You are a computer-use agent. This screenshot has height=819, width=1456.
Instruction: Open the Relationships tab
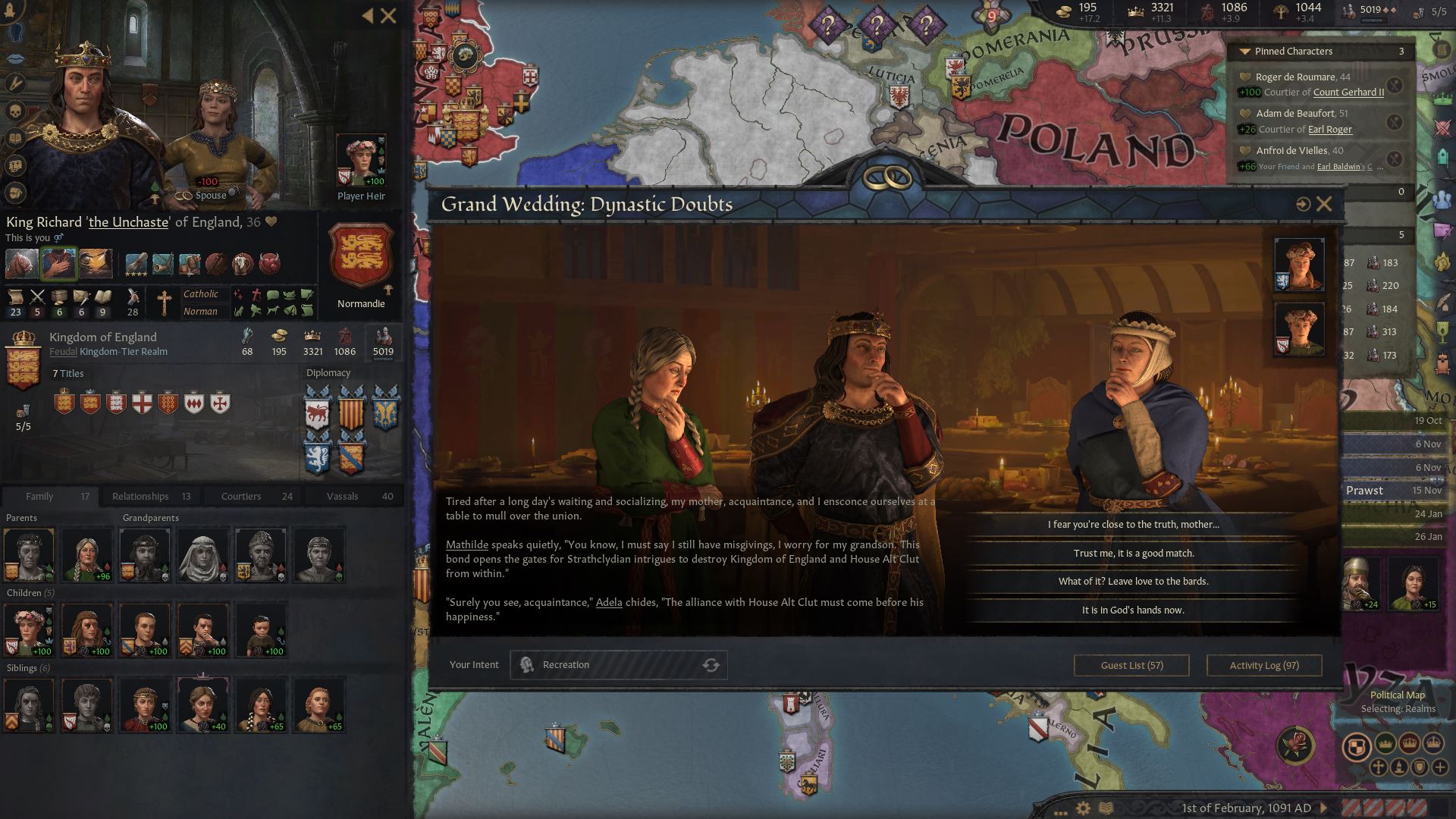140,496
